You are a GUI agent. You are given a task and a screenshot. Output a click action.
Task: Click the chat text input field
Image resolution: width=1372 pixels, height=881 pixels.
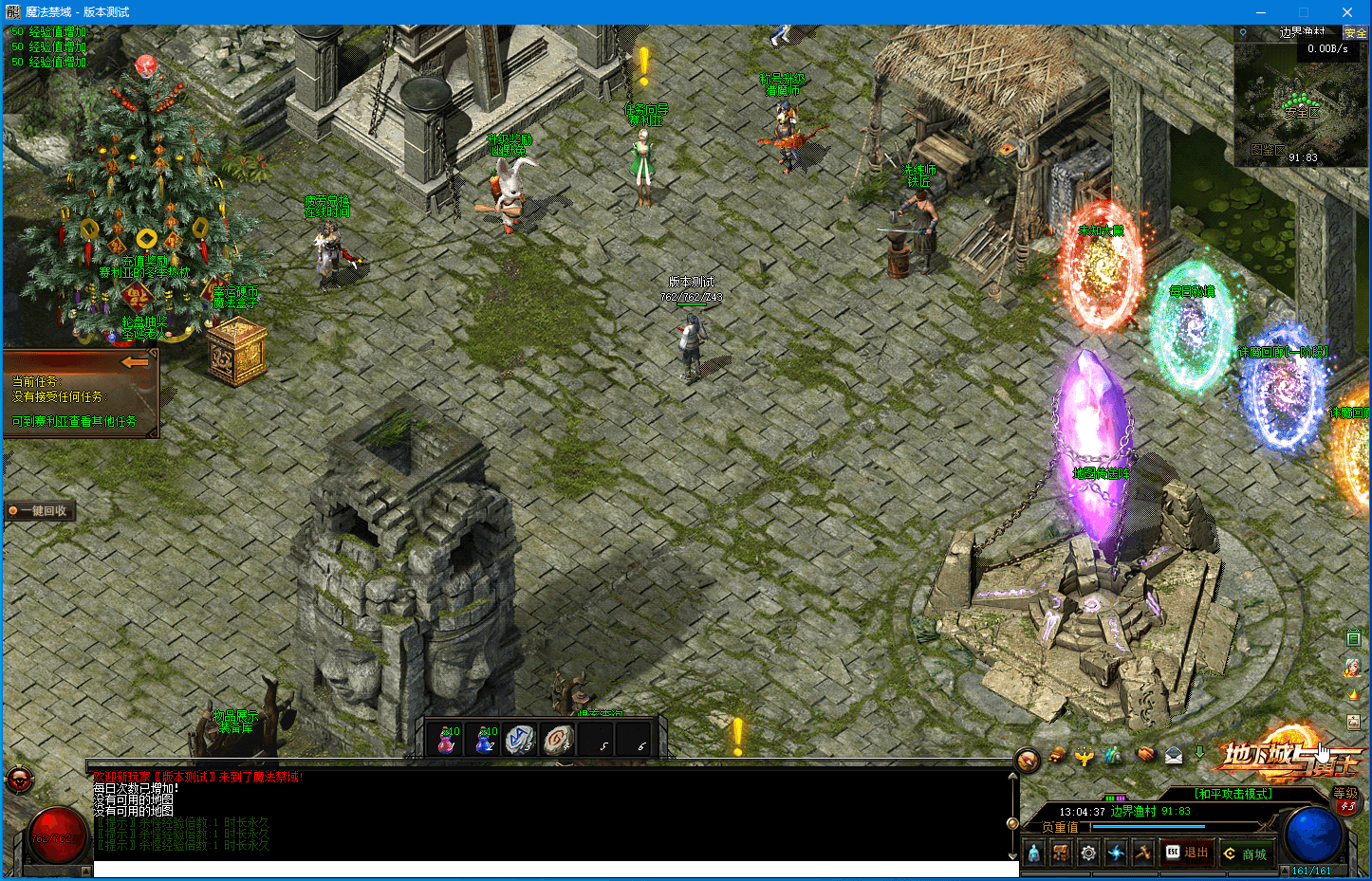tap(555, 869)
